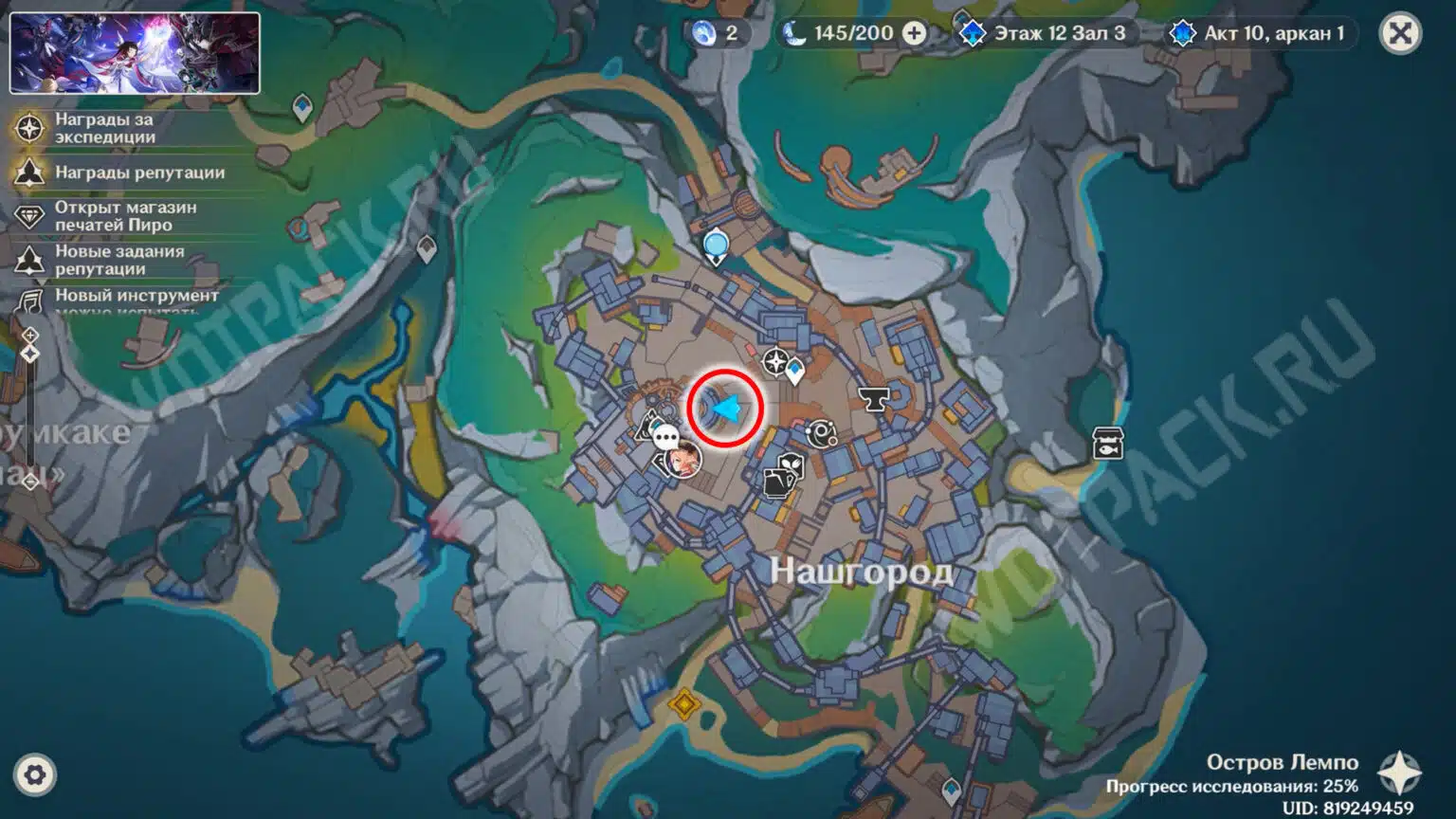The image size is (1456, 819).
Task: Open the "Акт 10, аркан 1" indicator
Action: click(1261, 34)
